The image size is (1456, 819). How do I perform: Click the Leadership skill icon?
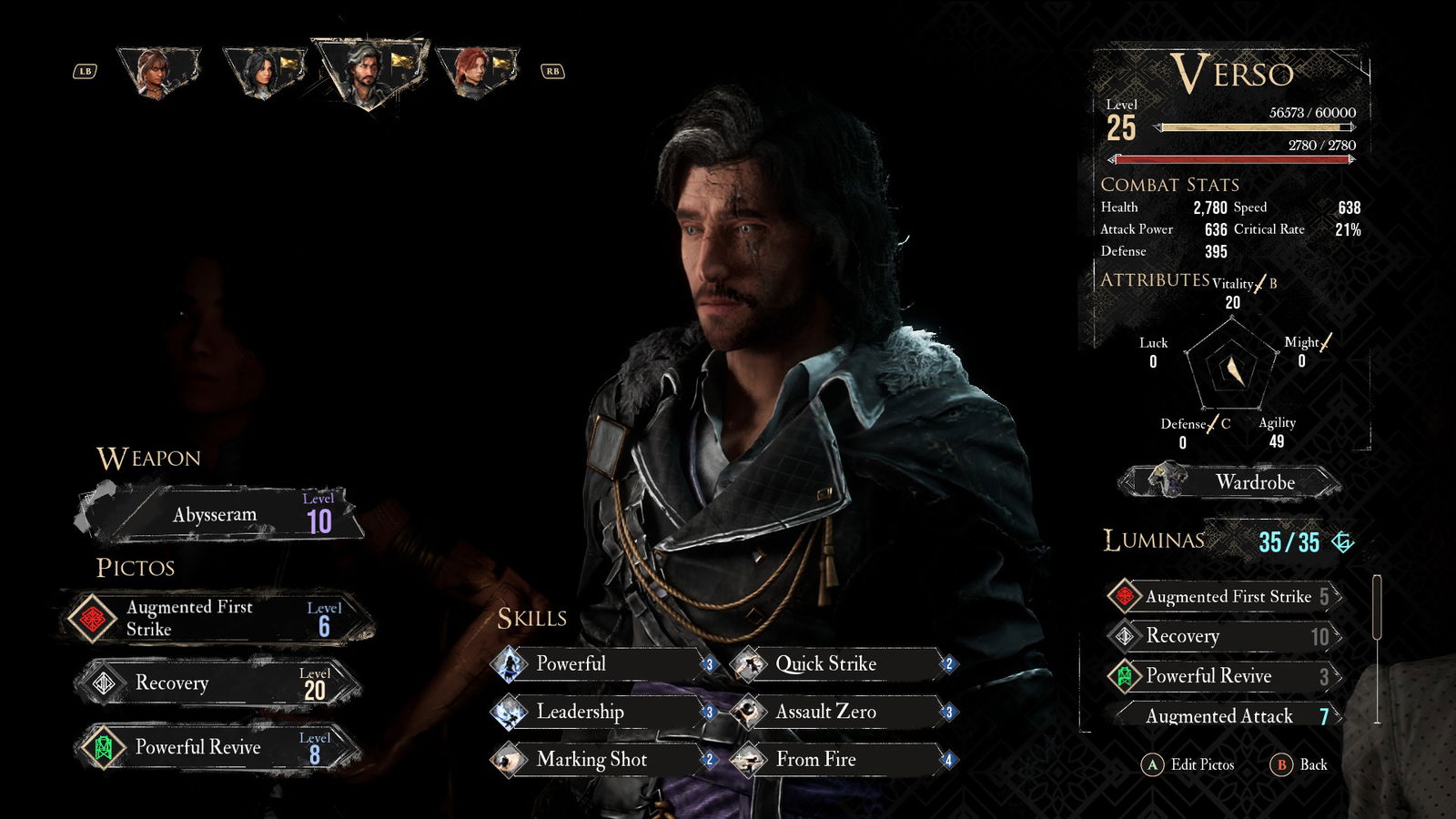[508, 712]
